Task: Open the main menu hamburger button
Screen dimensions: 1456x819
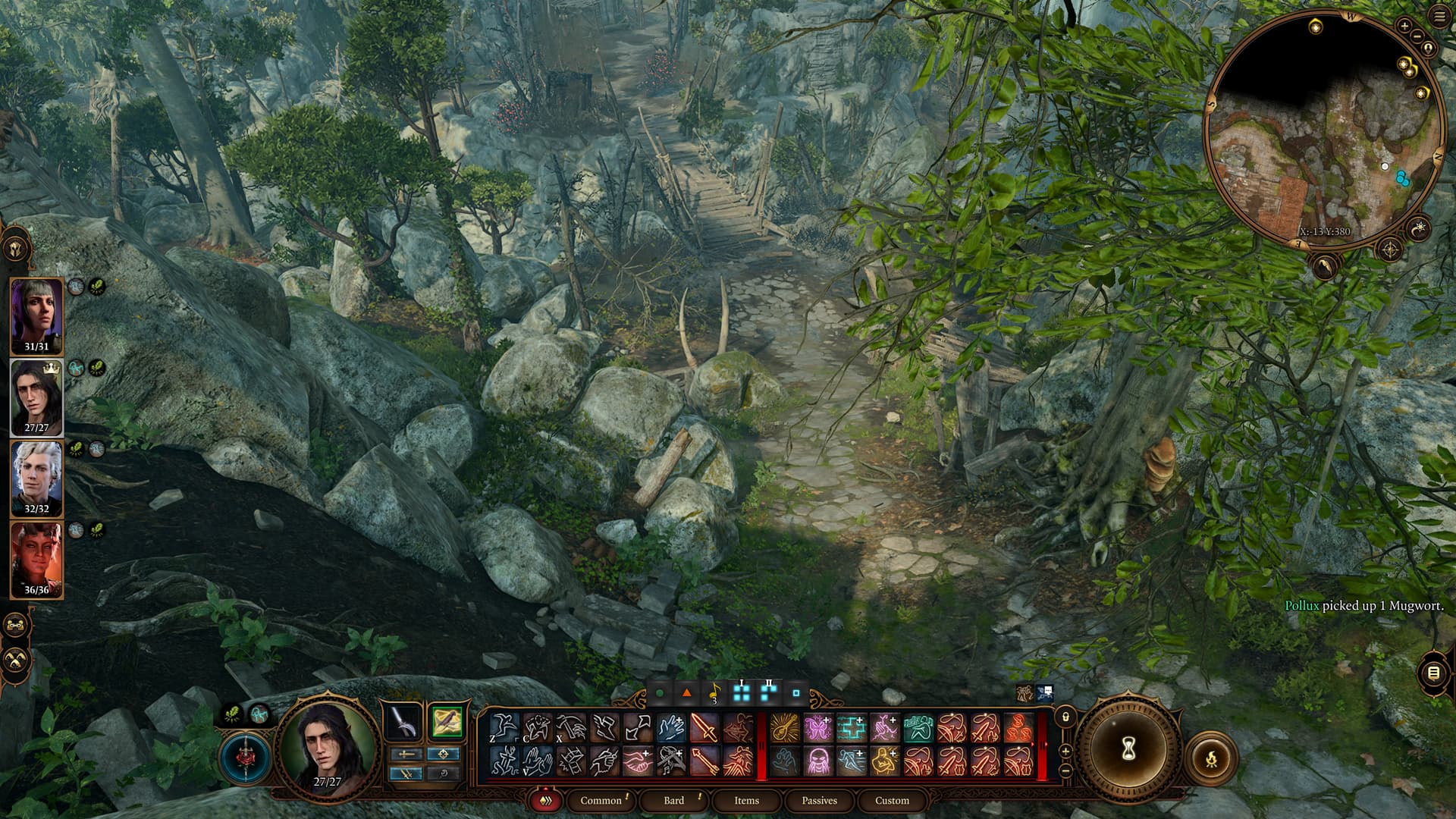Action: (1439, 17)
